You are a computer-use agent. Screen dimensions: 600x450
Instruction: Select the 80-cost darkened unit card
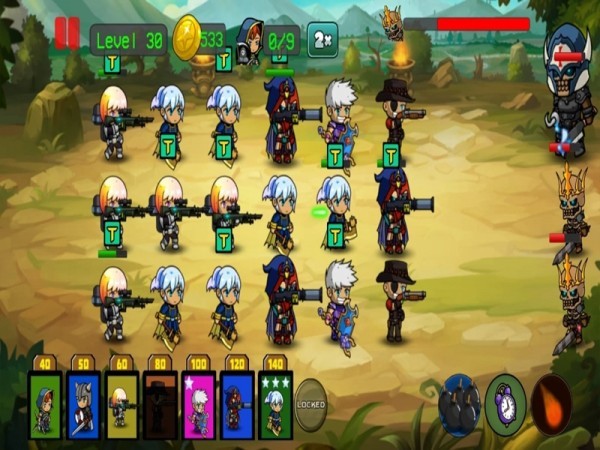pyautogui.click(x=160, y=404)
